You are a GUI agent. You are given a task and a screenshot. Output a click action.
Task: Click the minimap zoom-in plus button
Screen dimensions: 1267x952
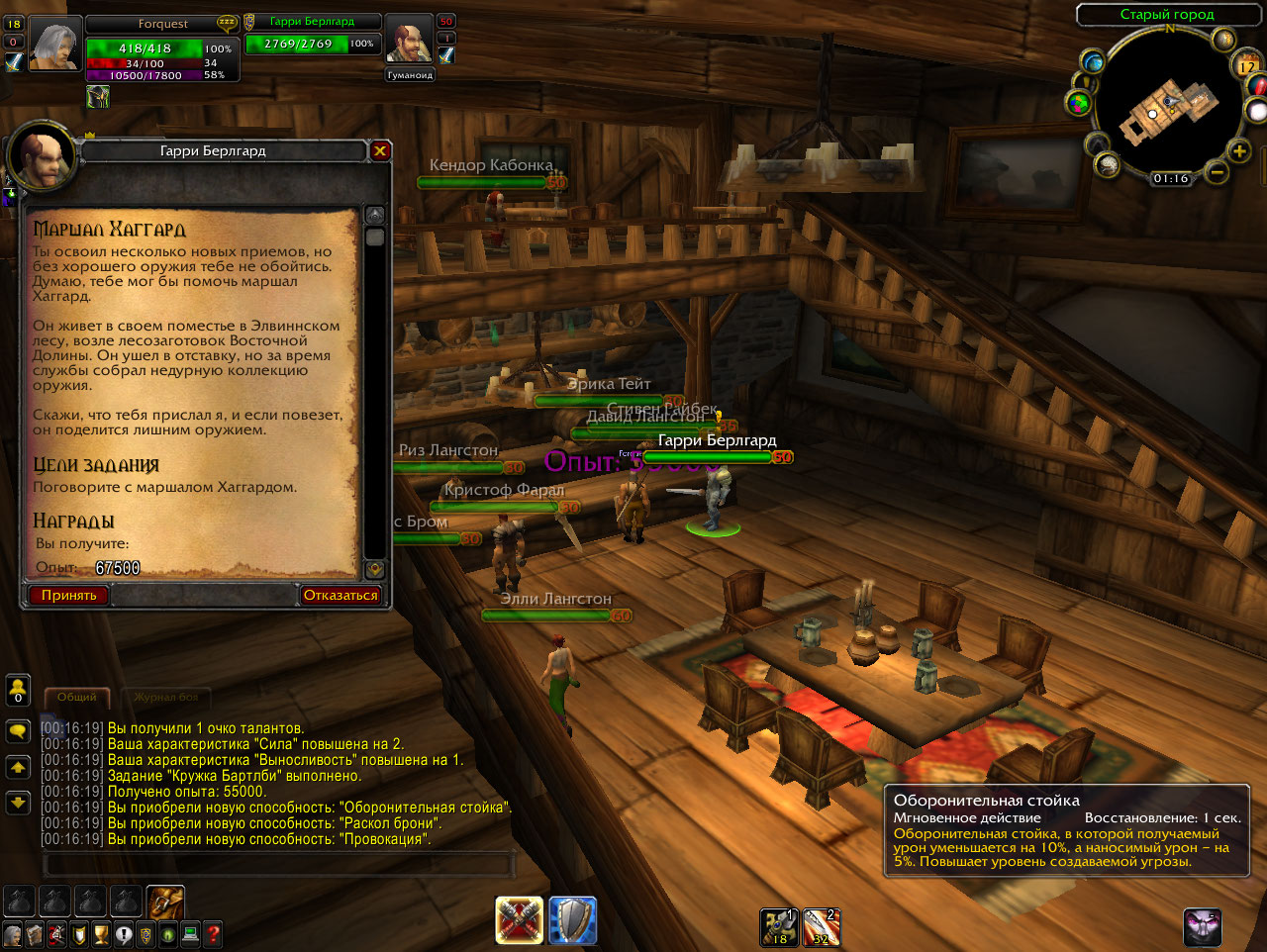(x=1239, y=151)
